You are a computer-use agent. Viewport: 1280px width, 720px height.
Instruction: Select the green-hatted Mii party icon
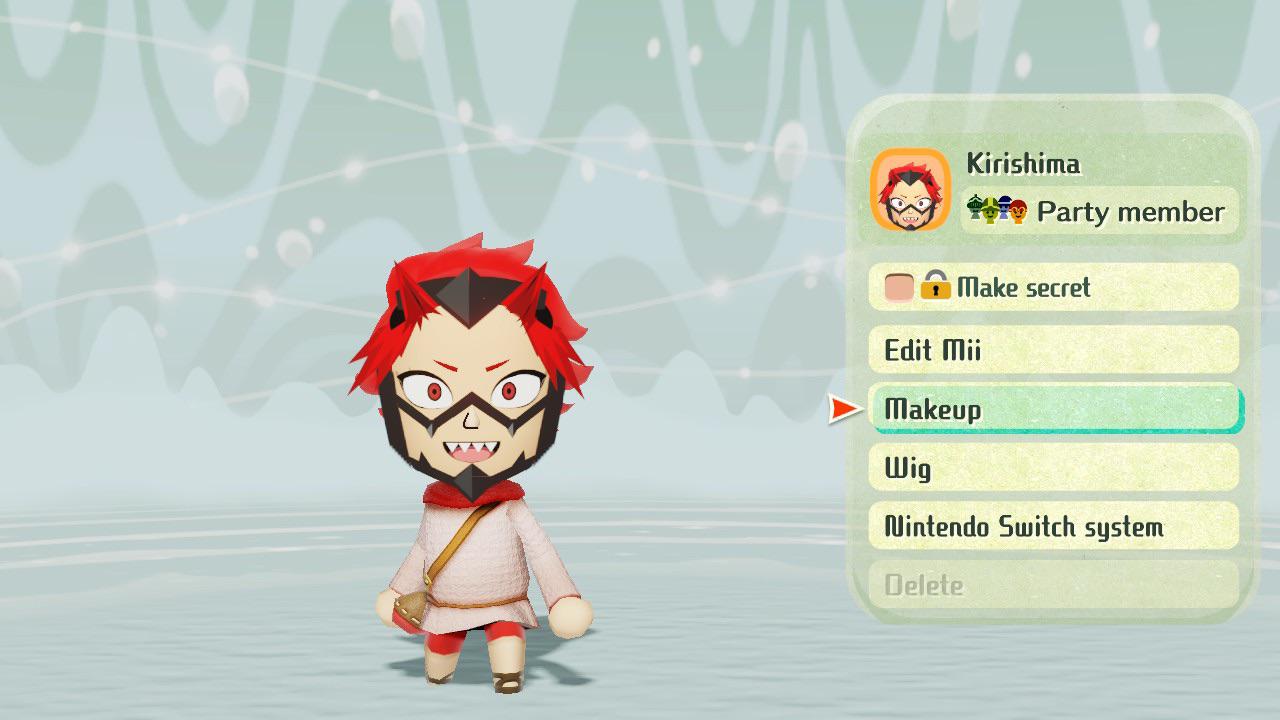click(990, 211)
